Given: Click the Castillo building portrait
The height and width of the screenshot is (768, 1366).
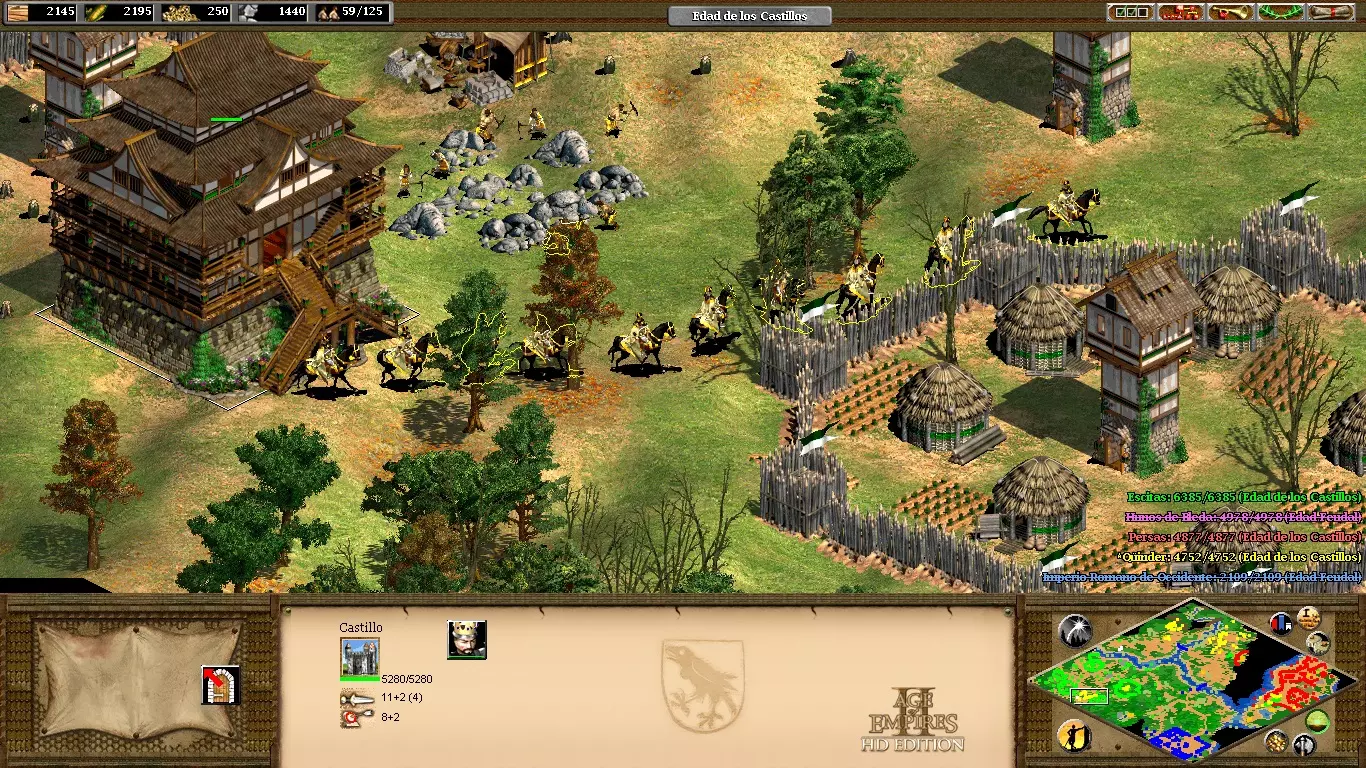Looking at the screenshot, I should [359, 657].
